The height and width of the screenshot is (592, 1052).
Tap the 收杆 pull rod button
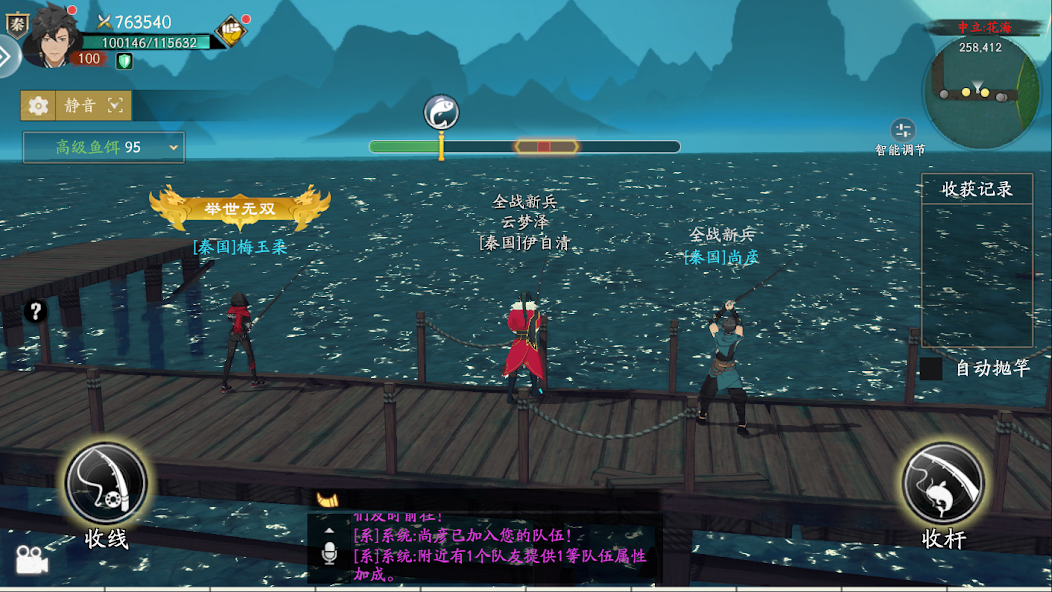[x=943, y=484]
